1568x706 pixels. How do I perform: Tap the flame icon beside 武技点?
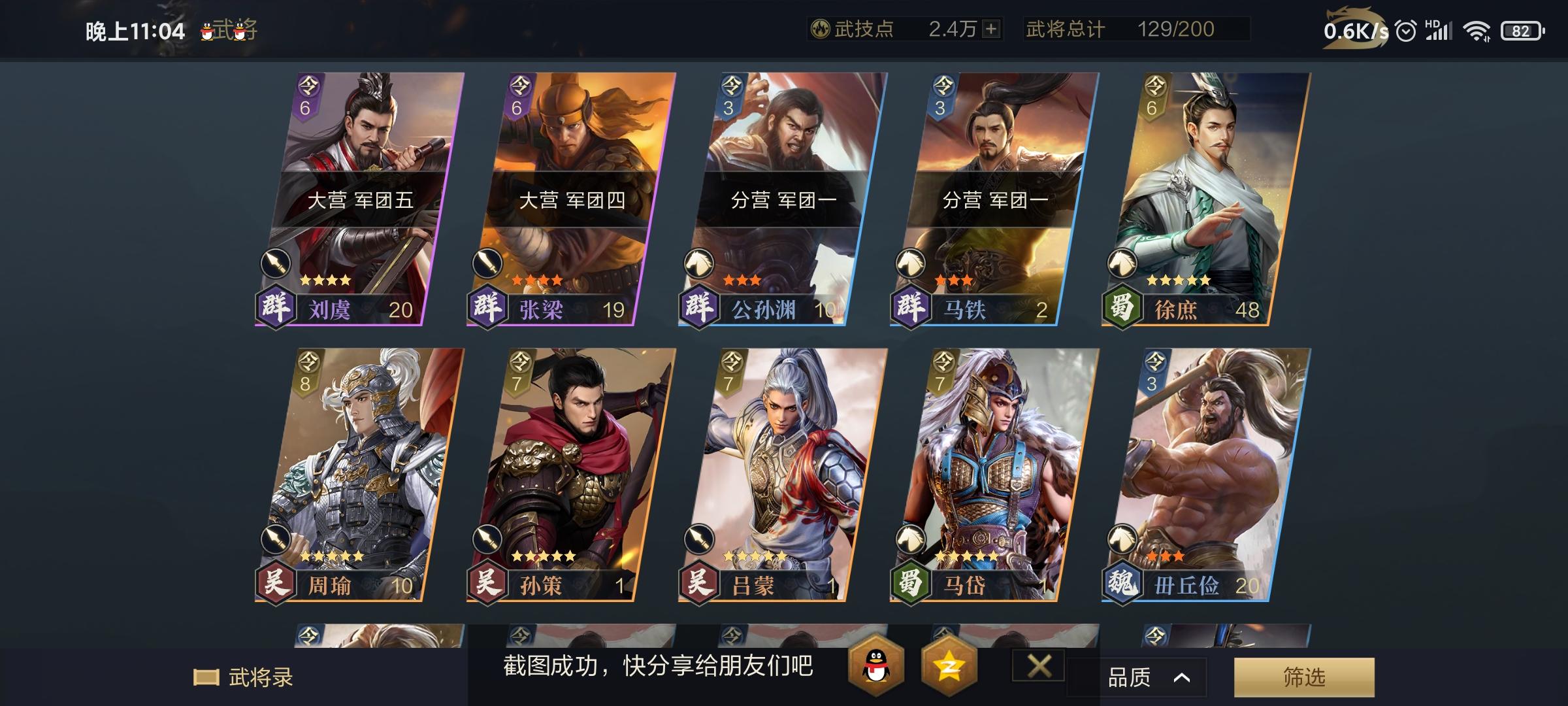[820, 29]
